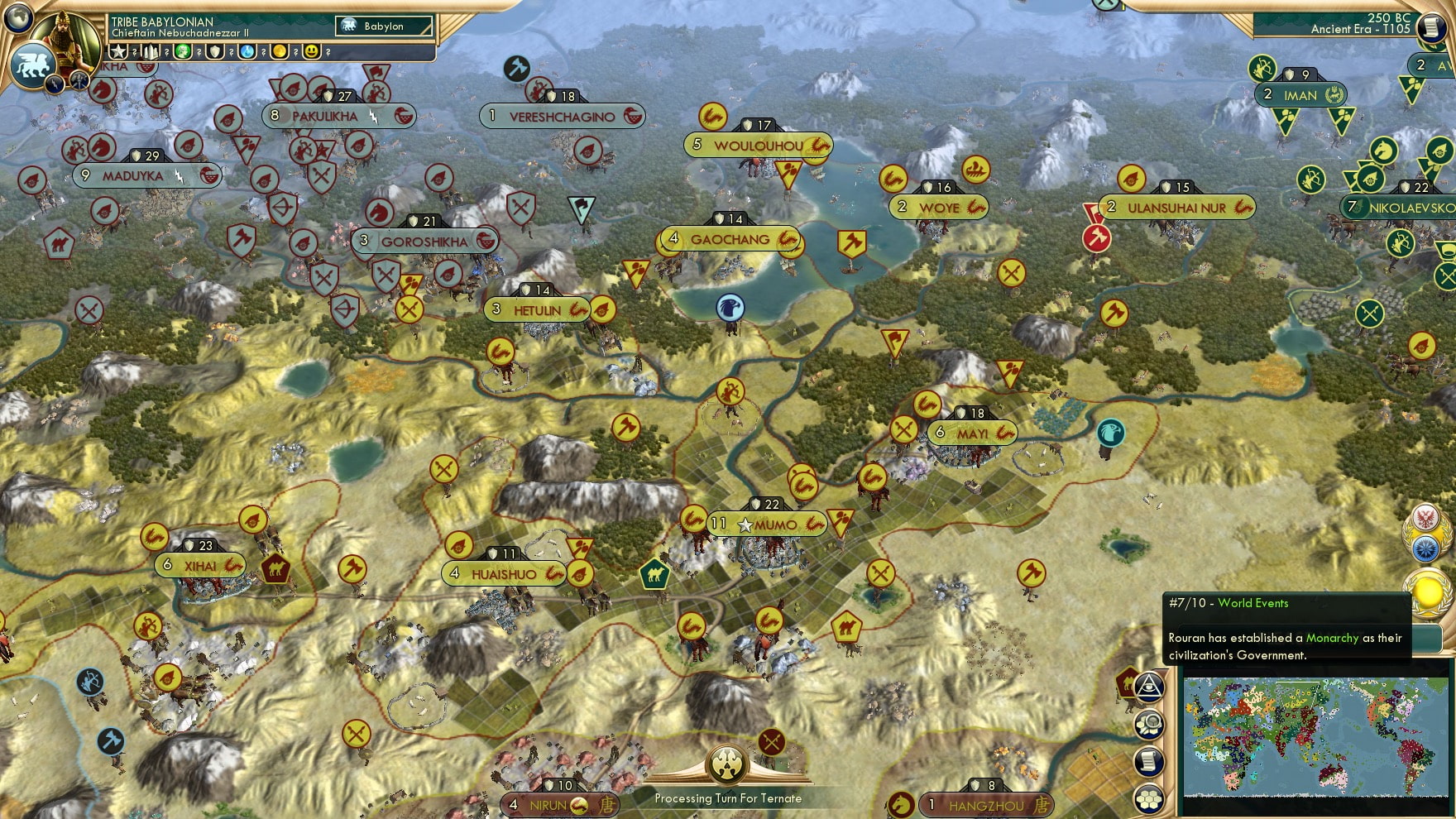Click the Monarchy link in the event message
Image resolution: width=1456 pixels, height=819 pixels.
1332,639
